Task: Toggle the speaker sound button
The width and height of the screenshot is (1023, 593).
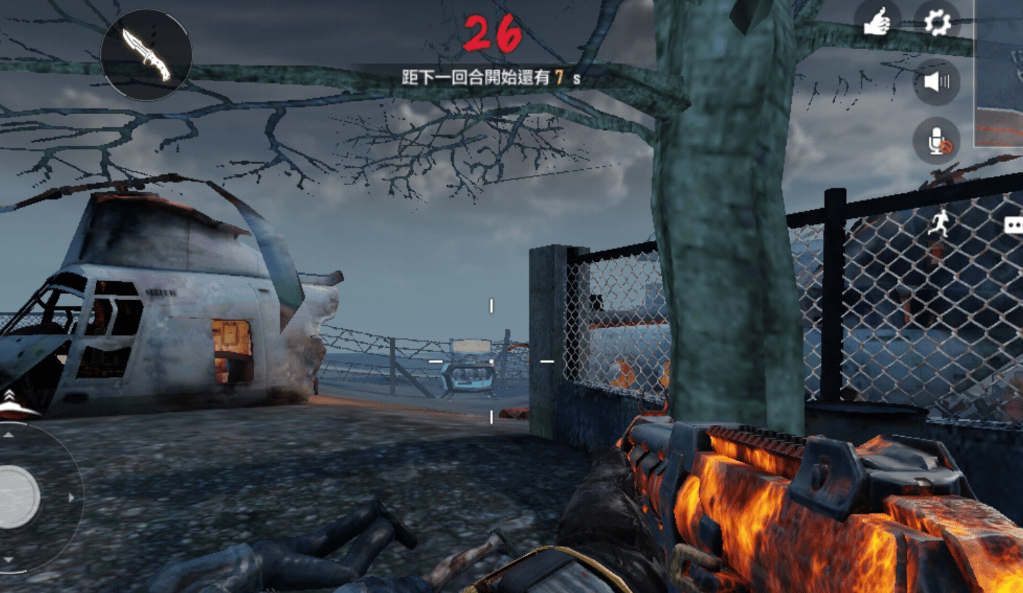Action: coord(937,82)
